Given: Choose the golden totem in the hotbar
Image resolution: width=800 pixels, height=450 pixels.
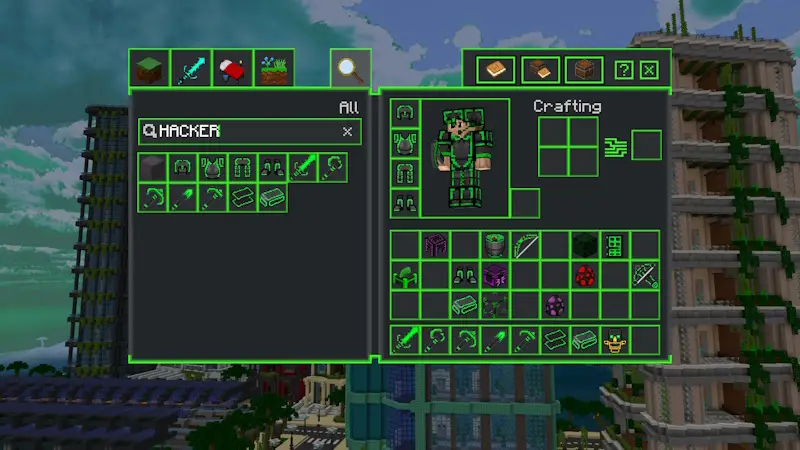Looking at the screenshot, I should 615,340.
